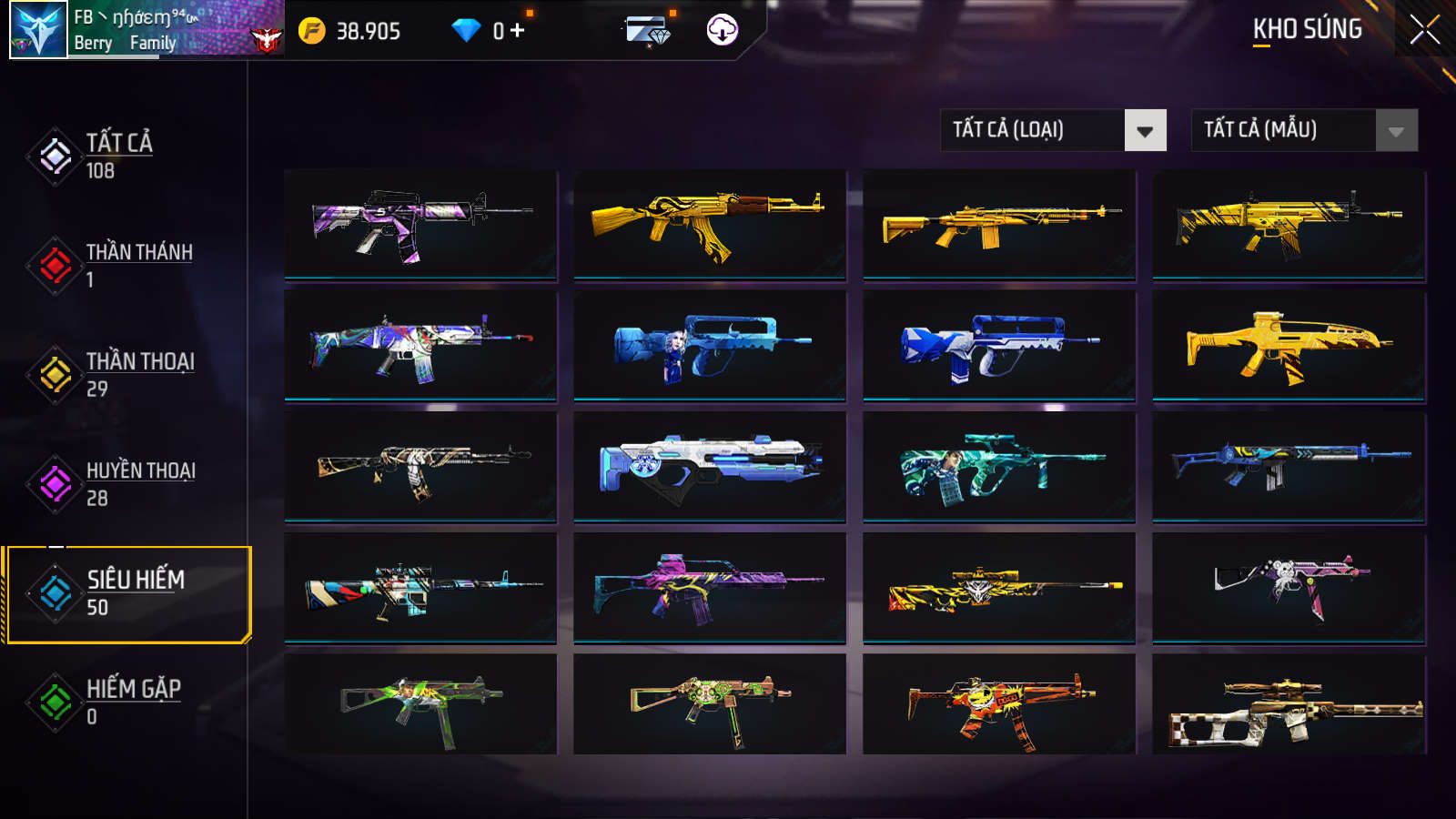Select the purple M4A1 rifle skin

(420, 224)
